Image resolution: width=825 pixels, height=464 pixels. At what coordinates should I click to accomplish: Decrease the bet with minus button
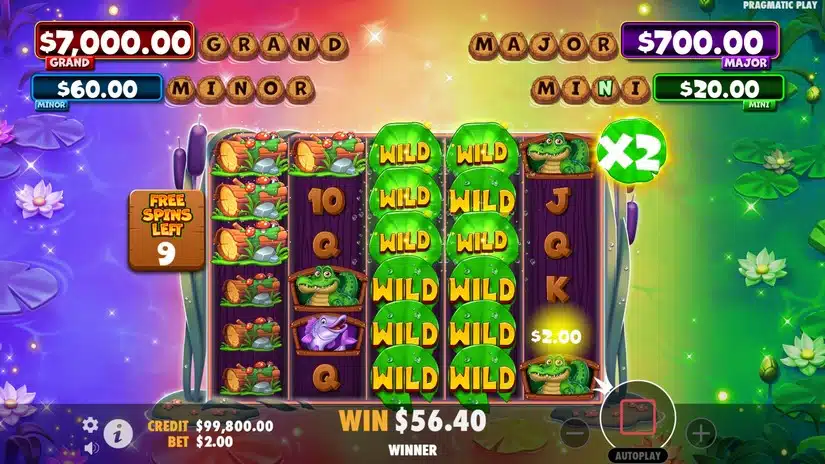(x=574, y=433)
